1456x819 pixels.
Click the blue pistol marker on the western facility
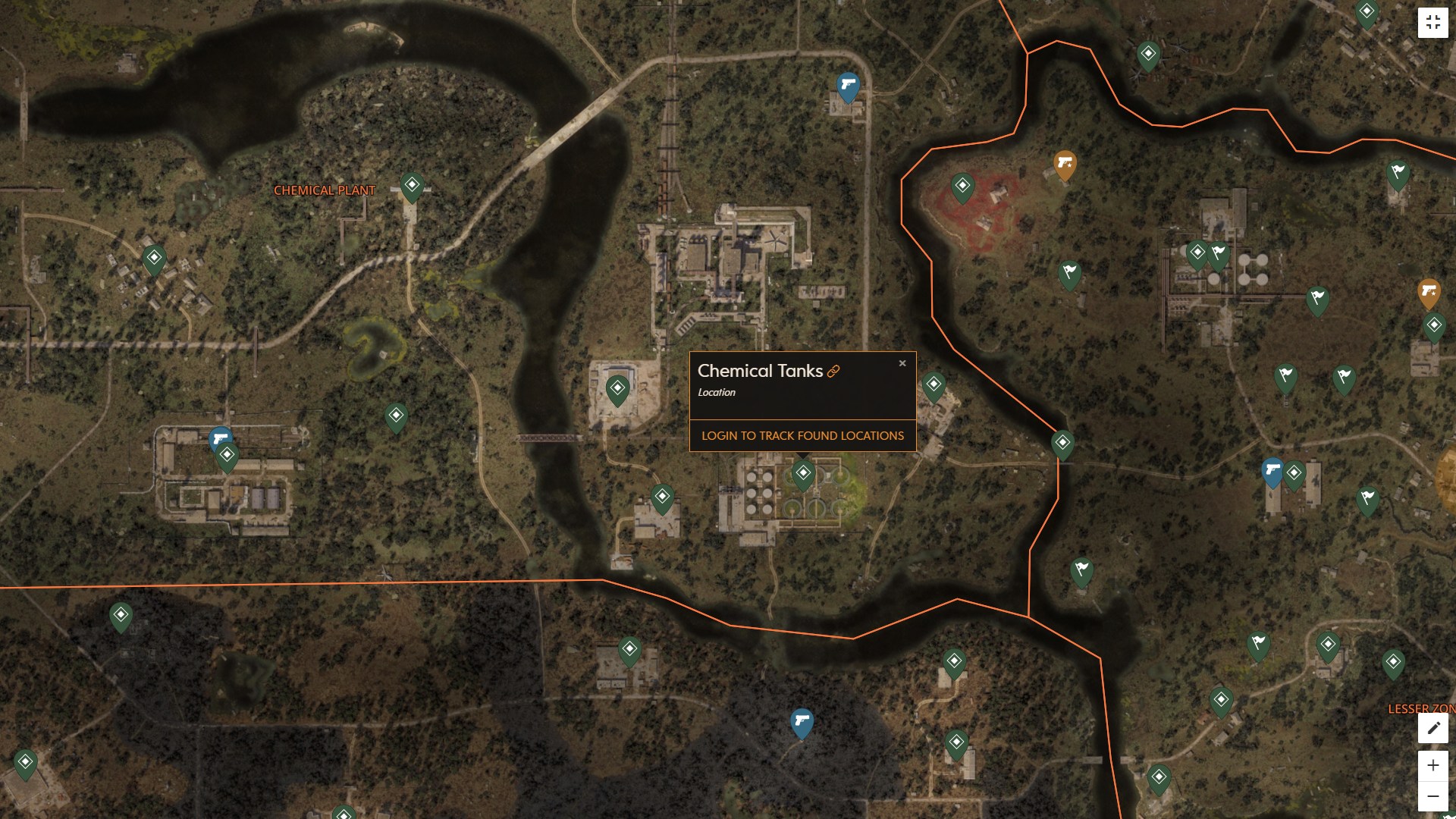[x=219, y=438]
